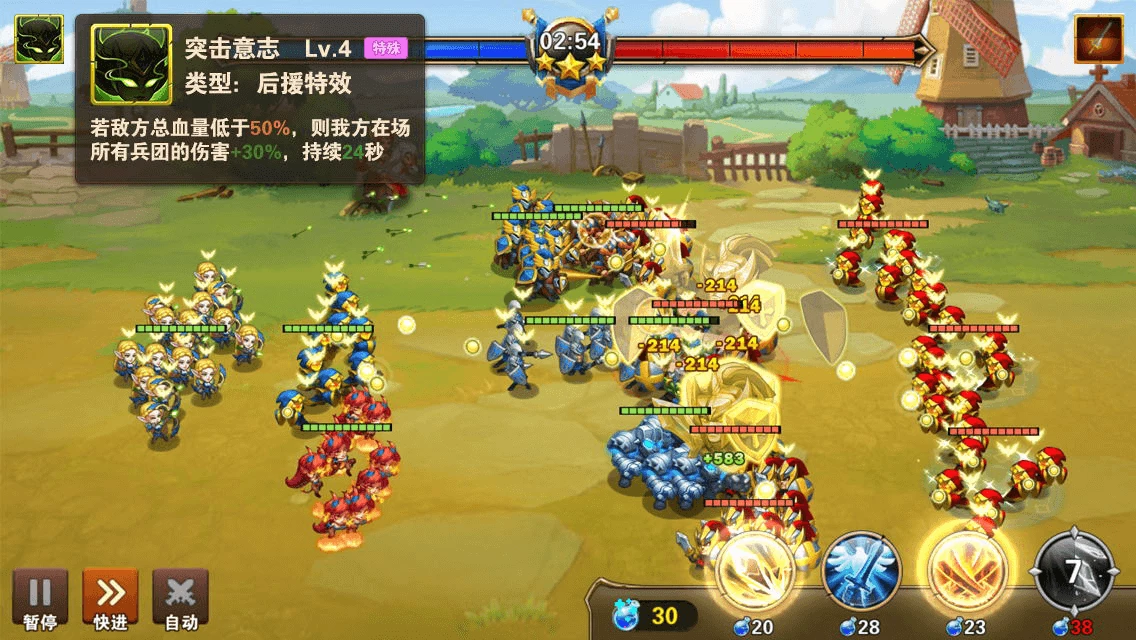Pause the battle with the 暂停 button
The width and height of the screenshot is (1136, 640).
[x=40, y=597]
